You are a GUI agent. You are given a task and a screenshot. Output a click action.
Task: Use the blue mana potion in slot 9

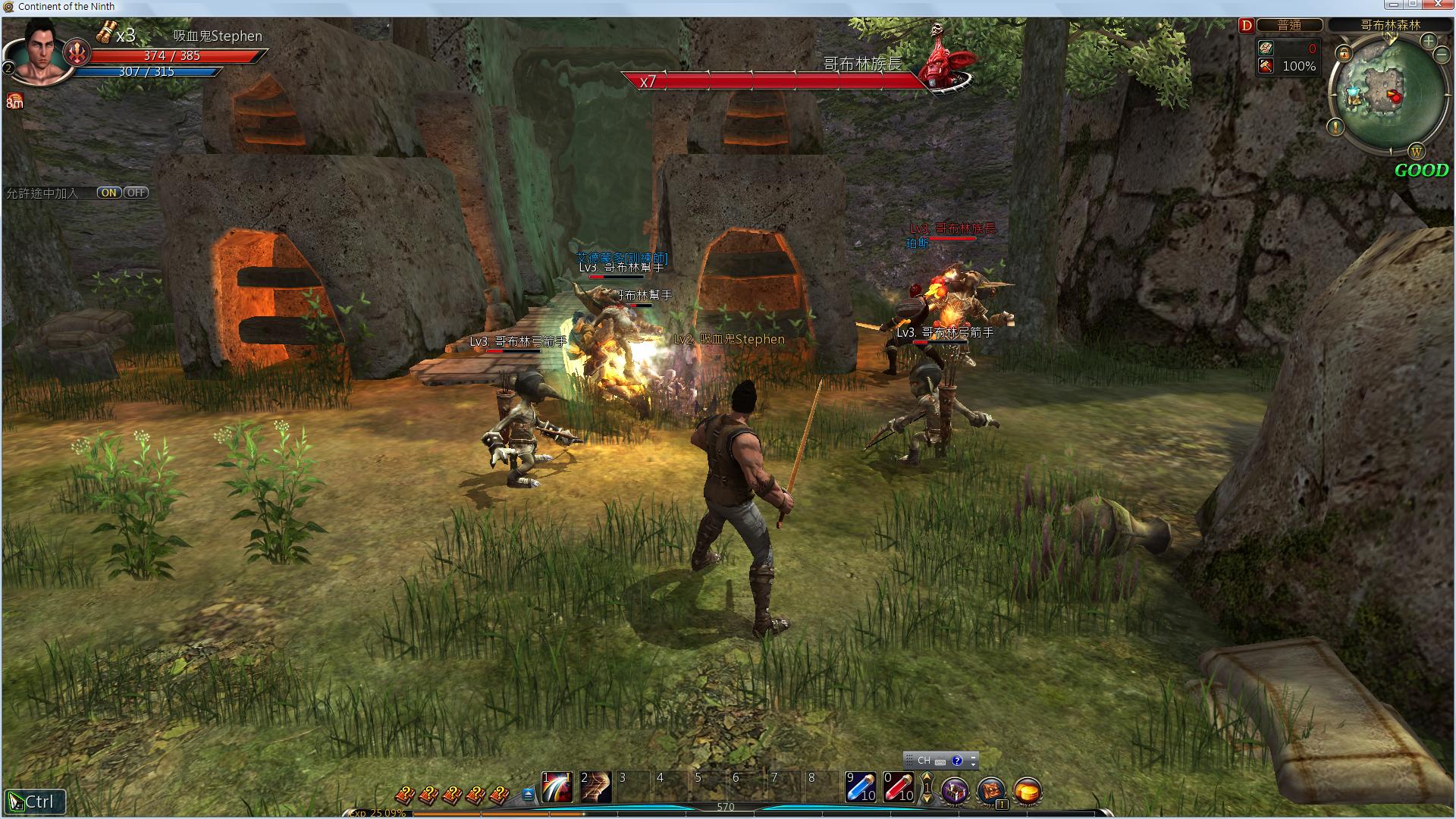[861, 787]
